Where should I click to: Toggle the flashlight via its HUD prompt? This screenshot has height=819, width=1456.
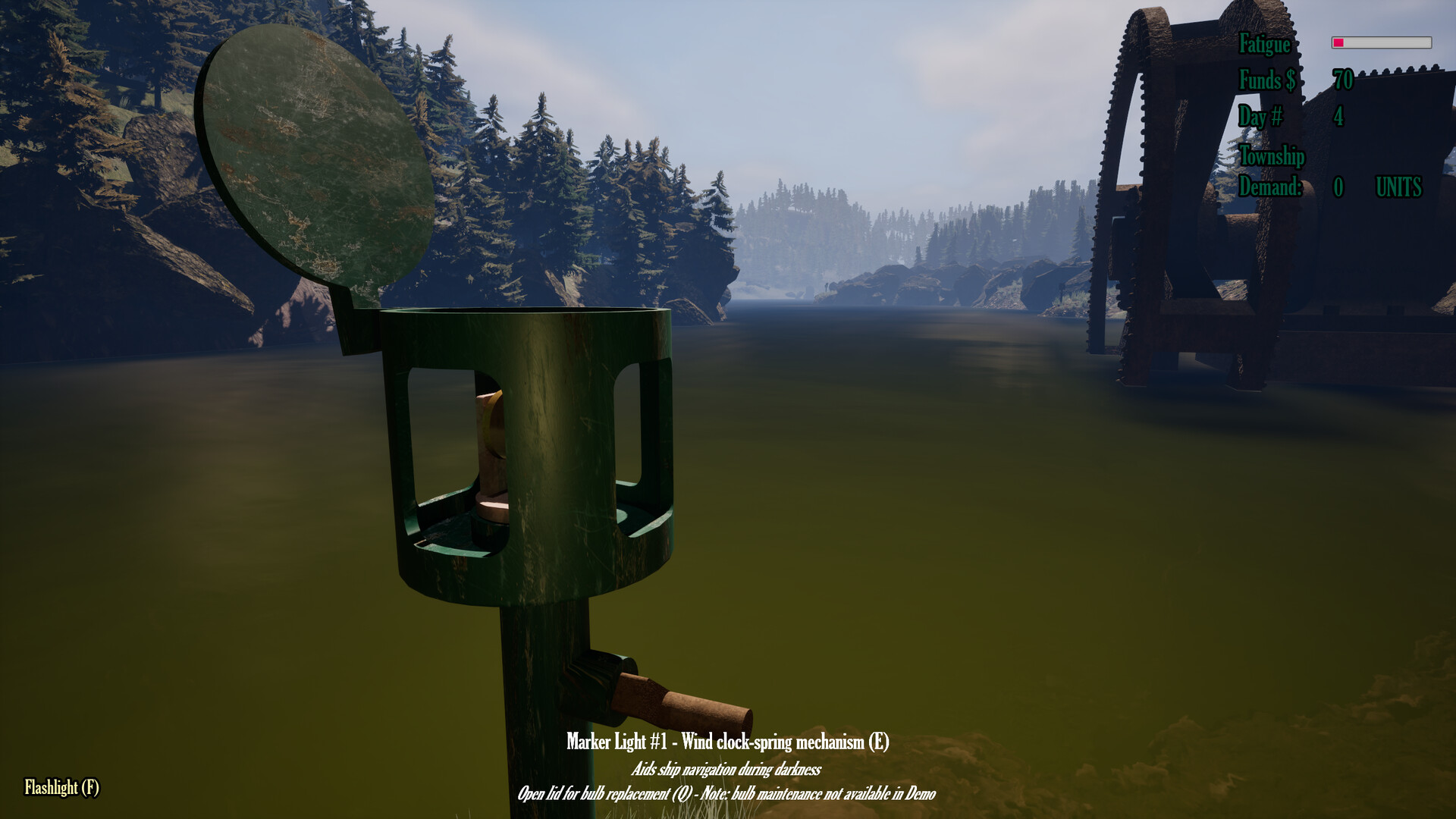pos(61,787)
